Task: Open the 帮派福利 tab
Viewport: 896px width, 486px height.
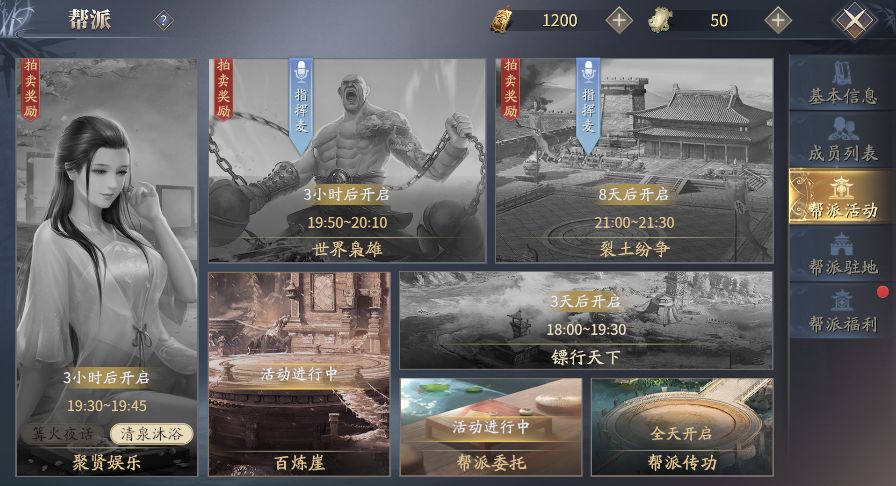Action: pyautogui.click(x=842, y=311)
